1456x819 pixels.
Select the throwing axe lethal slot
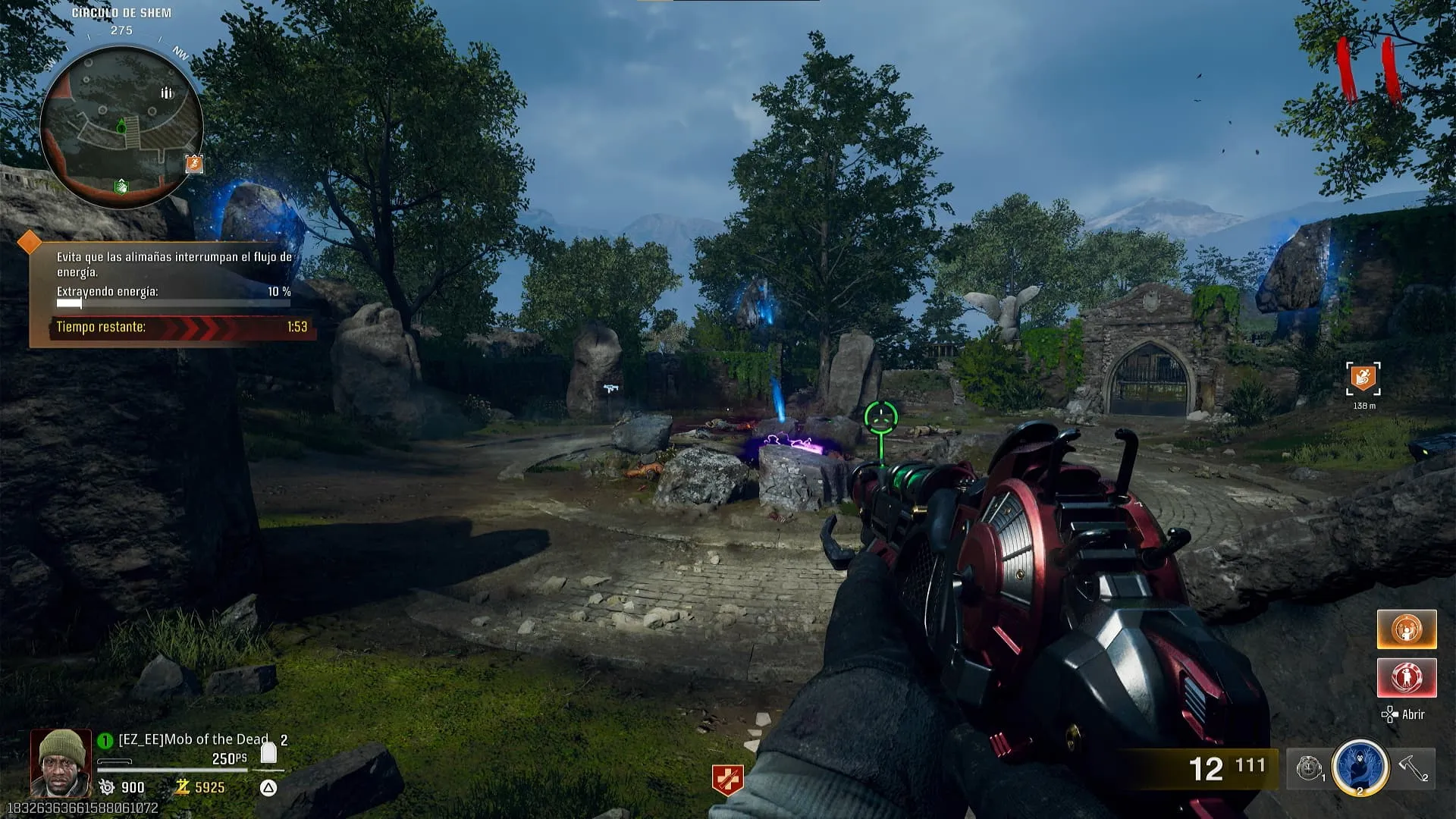coord(1414,767)
